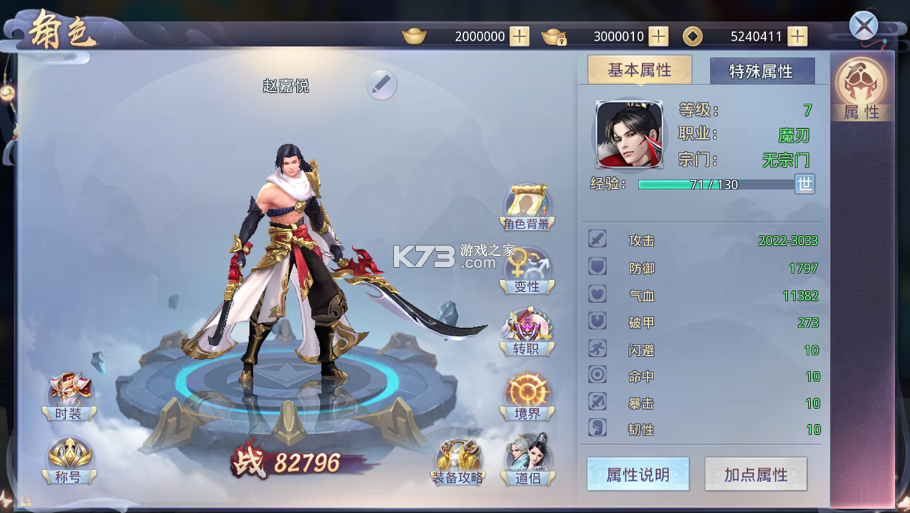
Task: Open the 转职 class change menu
Action: [x=527, y=332]
